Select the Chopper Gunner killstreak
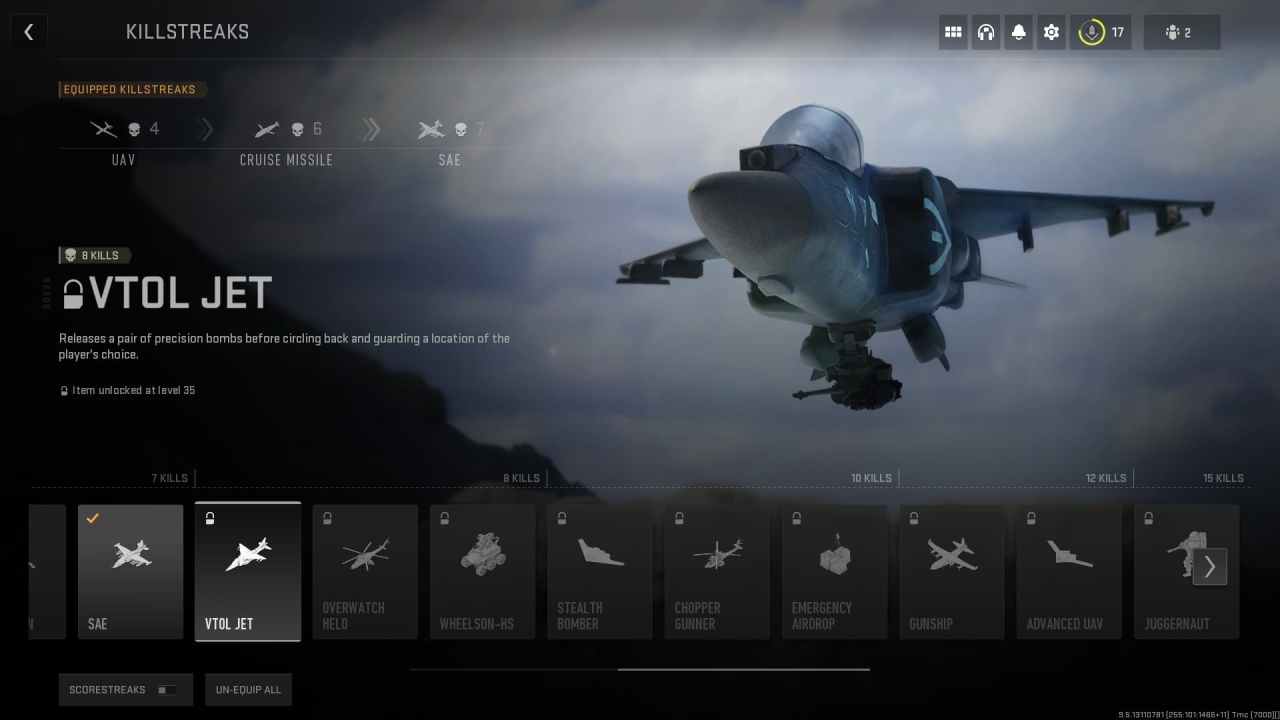The height and width of the screenshot is (720, 1280). [717, 570]
